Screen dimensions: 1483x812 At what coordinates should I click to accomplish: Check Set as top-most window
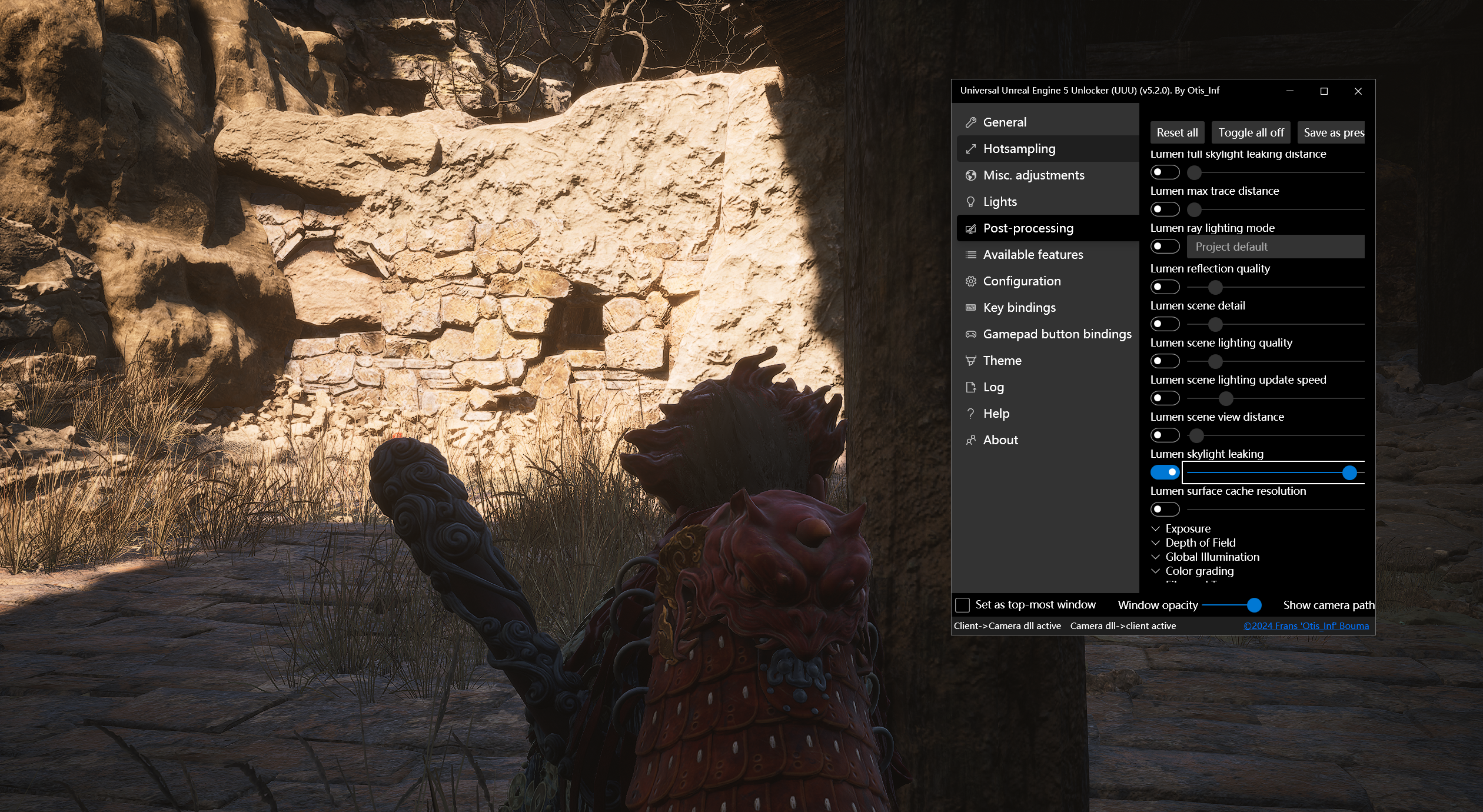(963, 605)
